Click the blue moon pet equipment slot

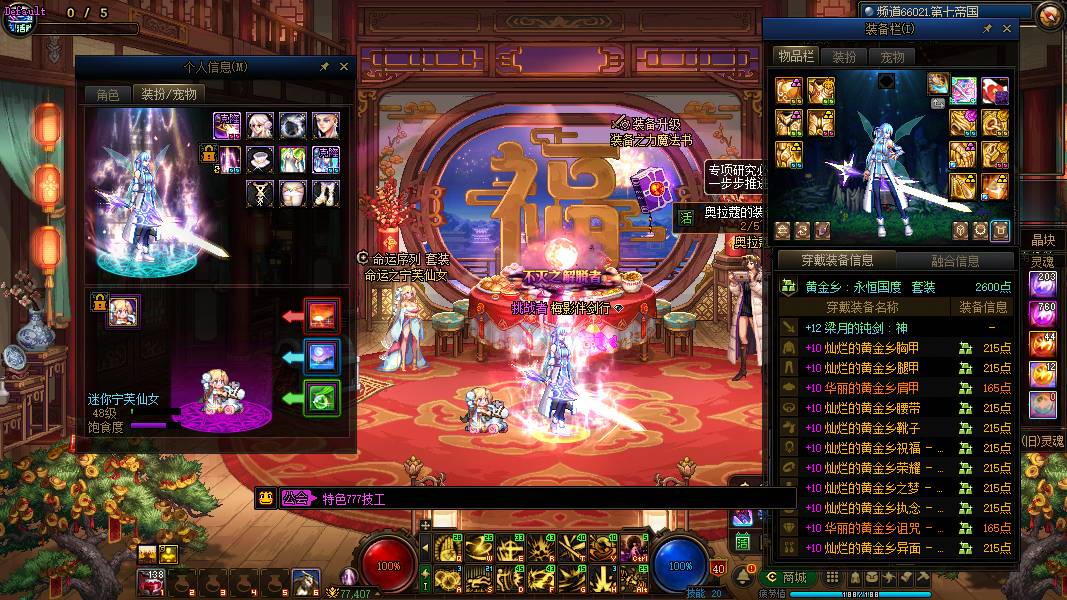click(x=322, y=357)
